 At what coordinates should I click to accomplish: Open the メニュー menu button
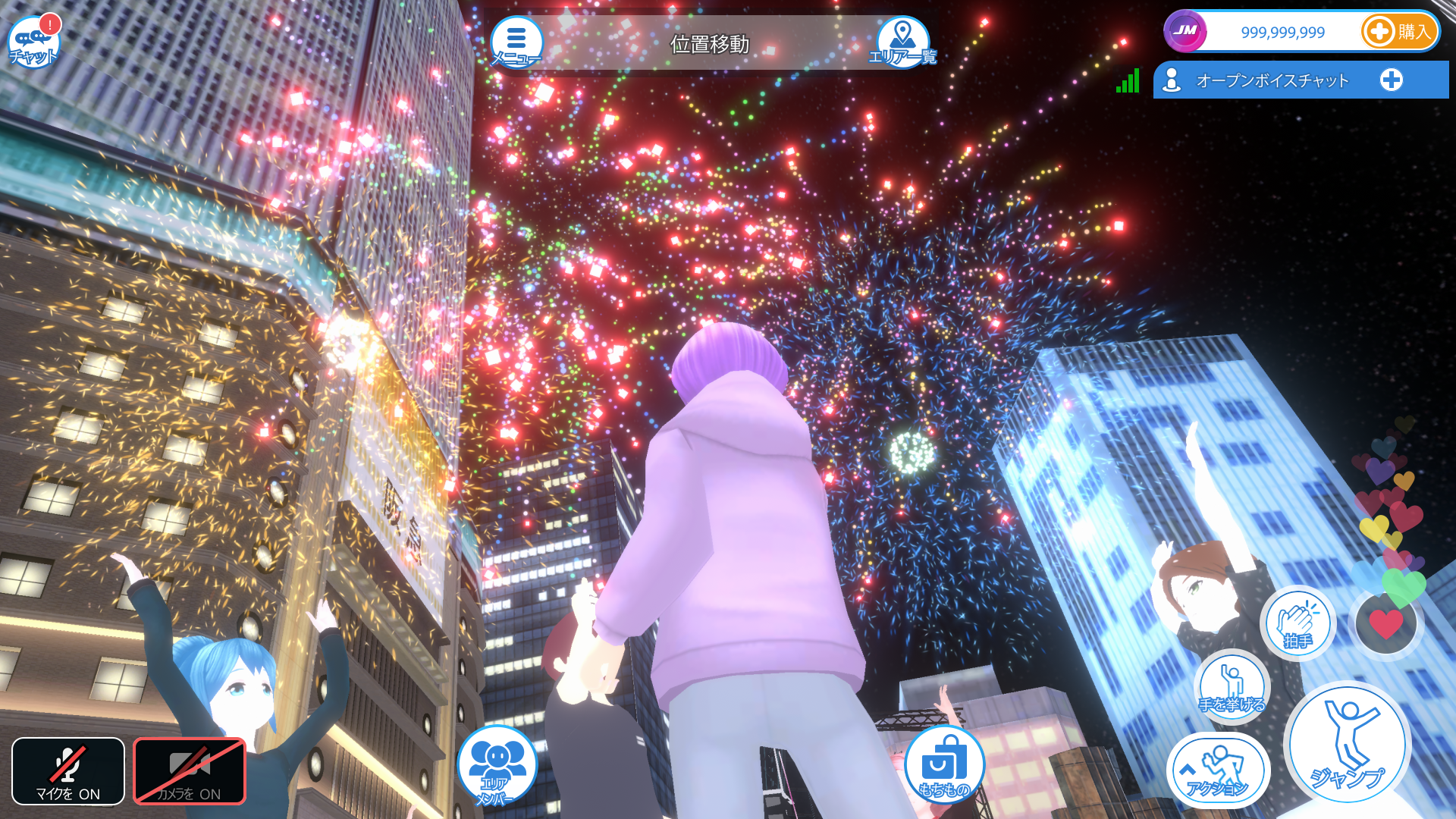click(x=516, y=42)
